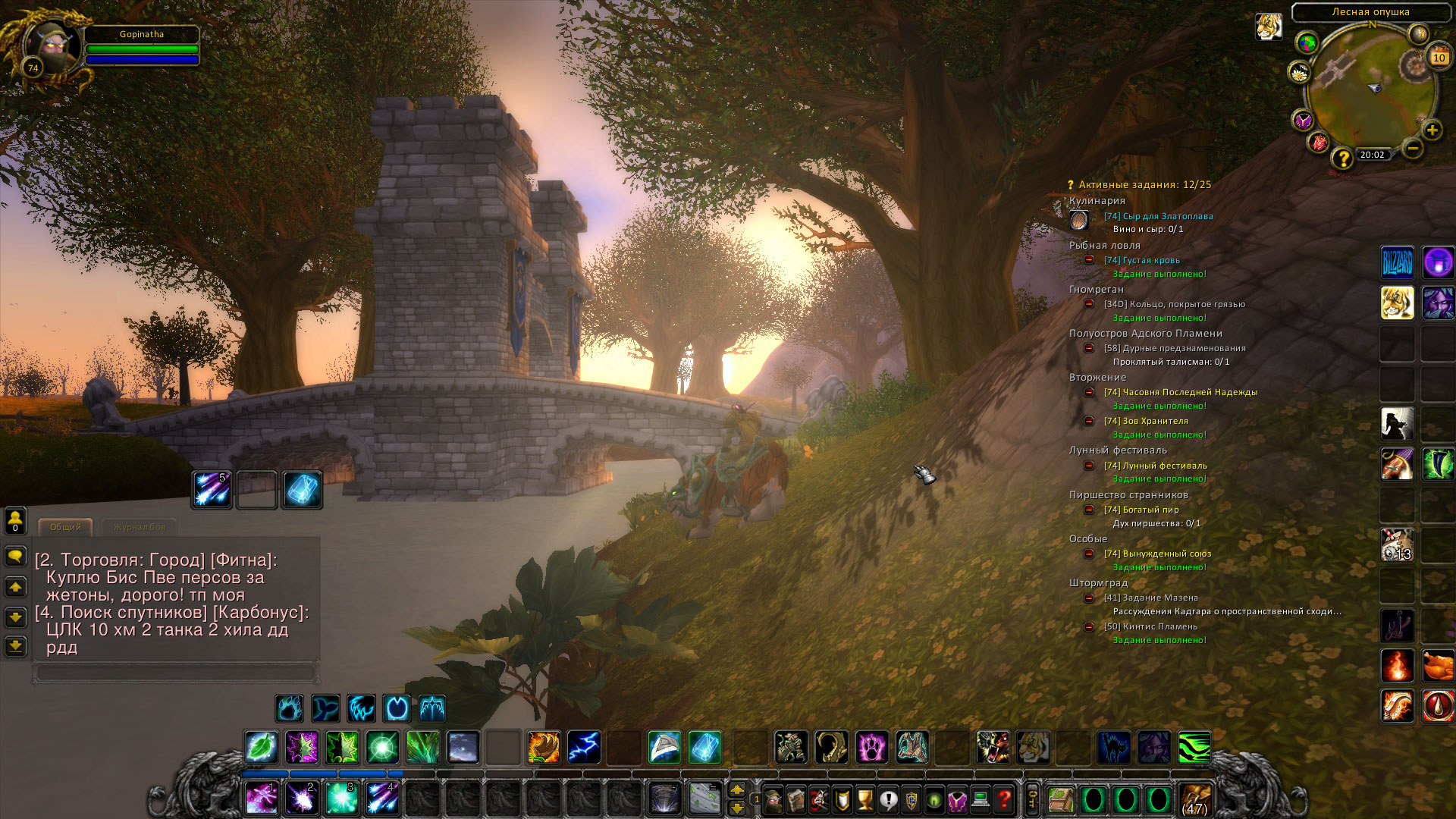Open the system options computer icon

point(980,800)
